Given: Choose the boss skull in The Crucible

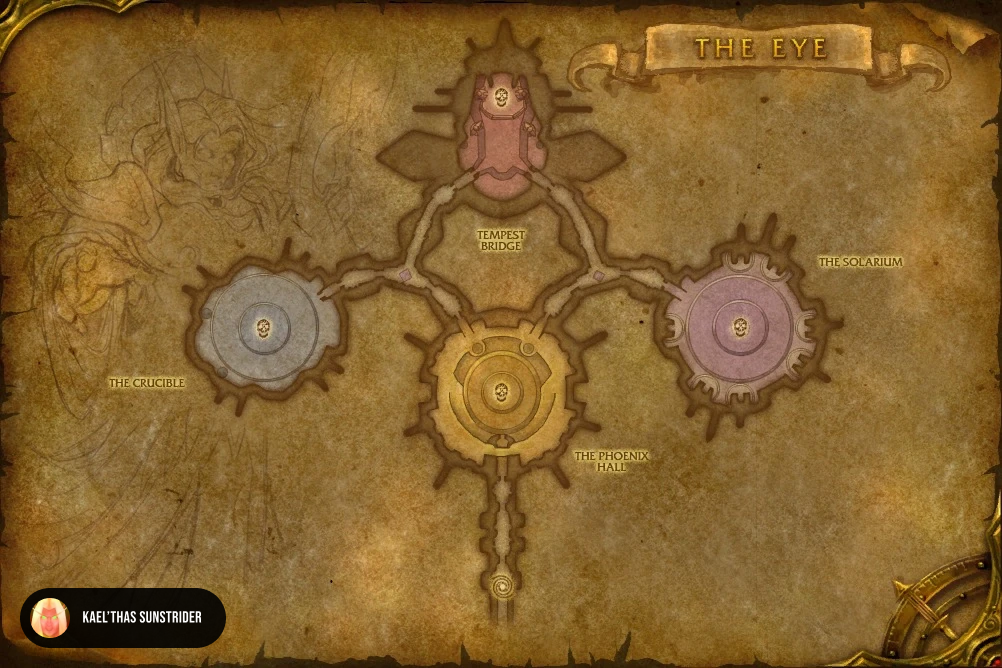Looking at the screenshot, I should [x=264, y=327].
